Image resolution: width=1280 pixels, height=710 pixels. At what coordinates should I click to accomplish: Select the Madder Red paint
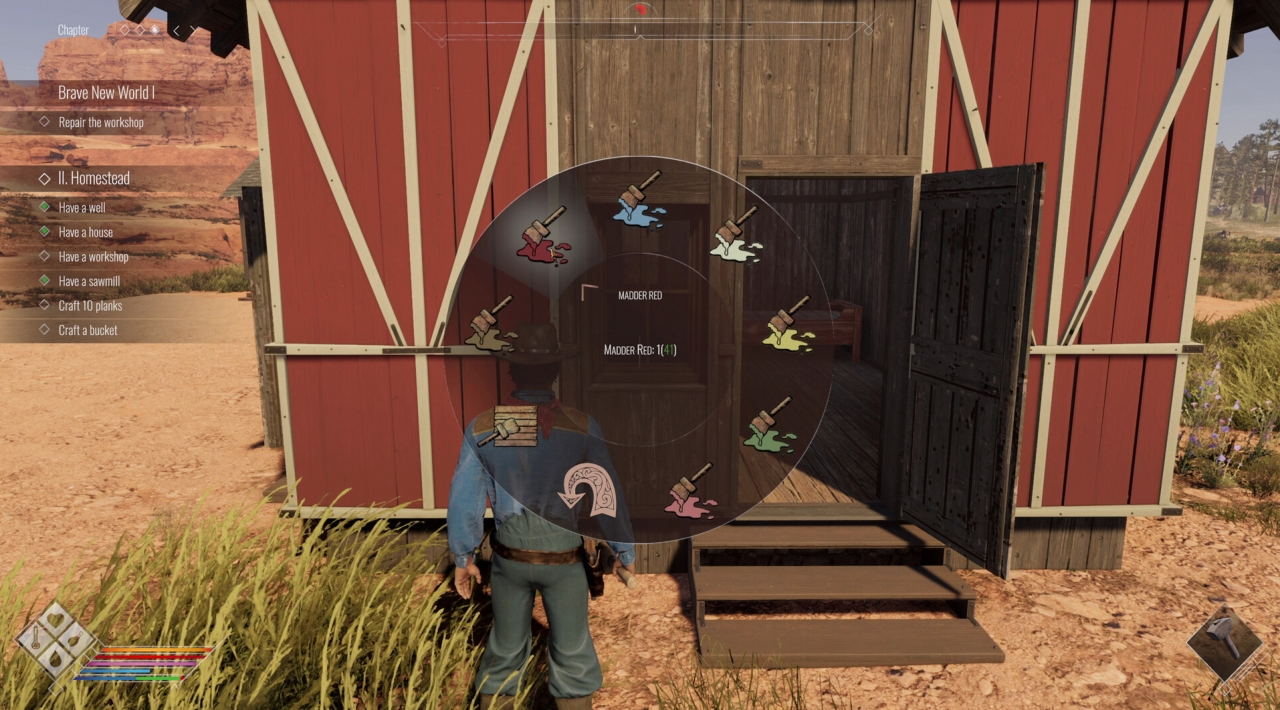pyautogui.click(x=543, y=239)
